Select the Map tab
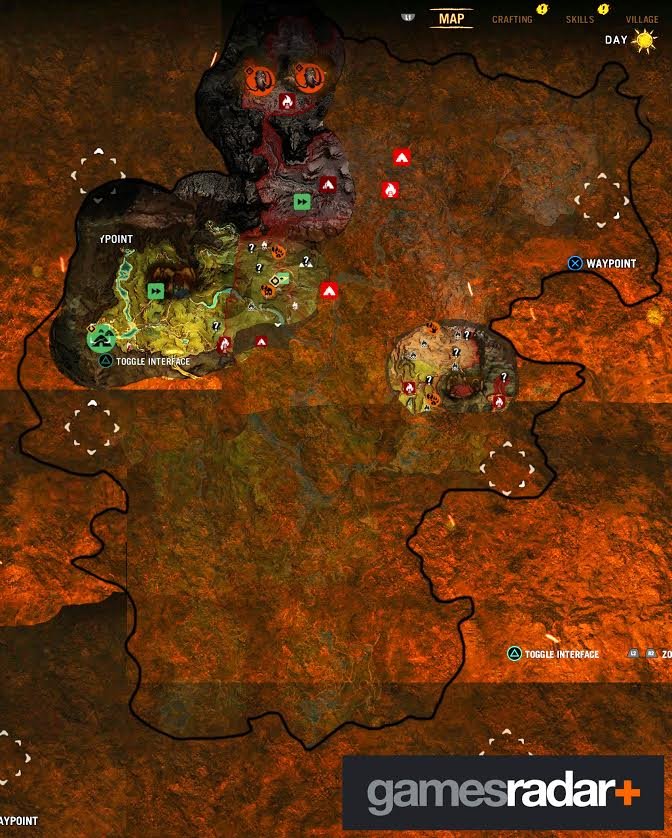This screenshot has width=672, height=838. (x=452, y=18)
